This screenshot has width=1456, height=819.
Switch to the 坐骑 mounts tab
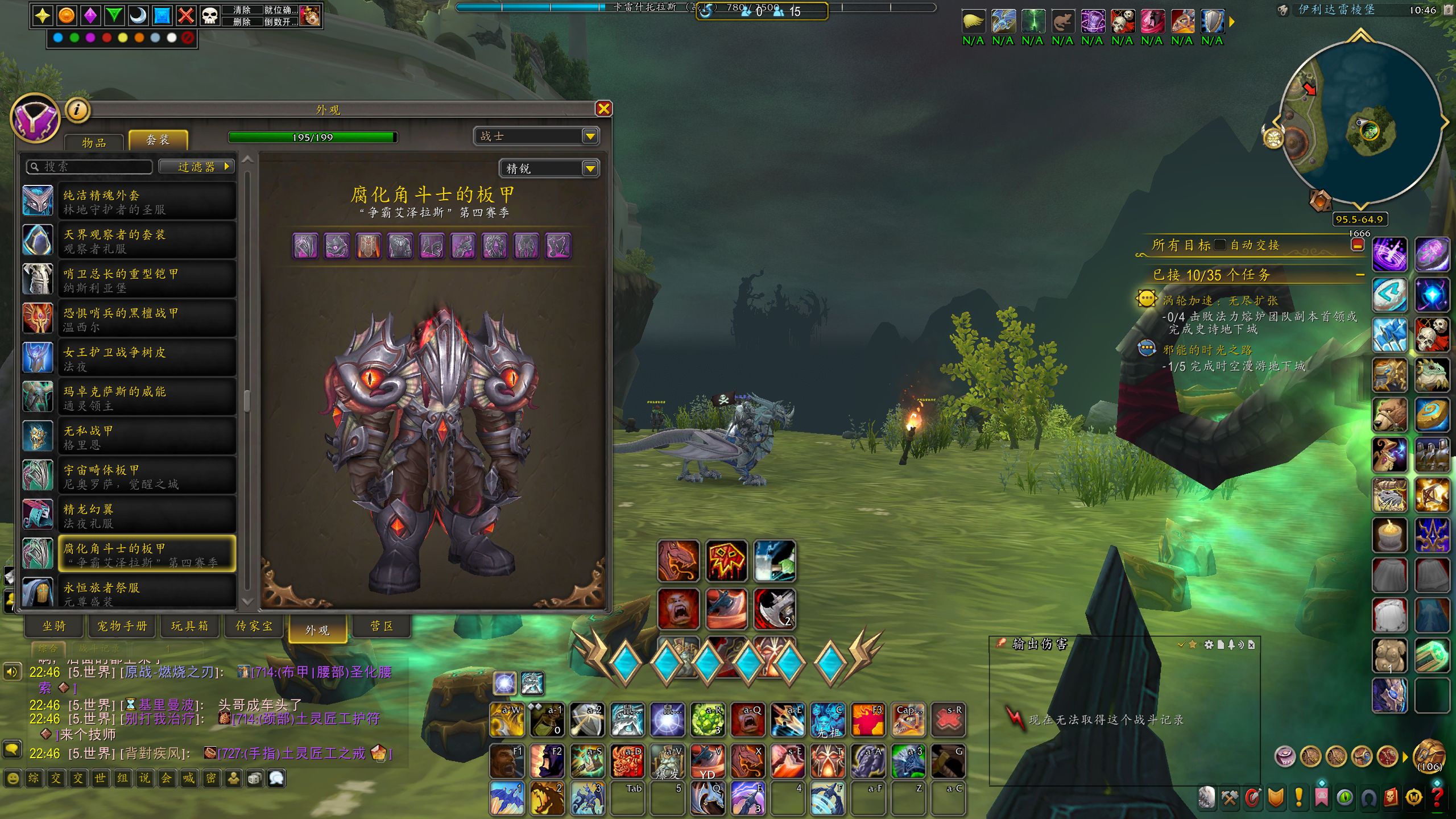tap(55, 626)
